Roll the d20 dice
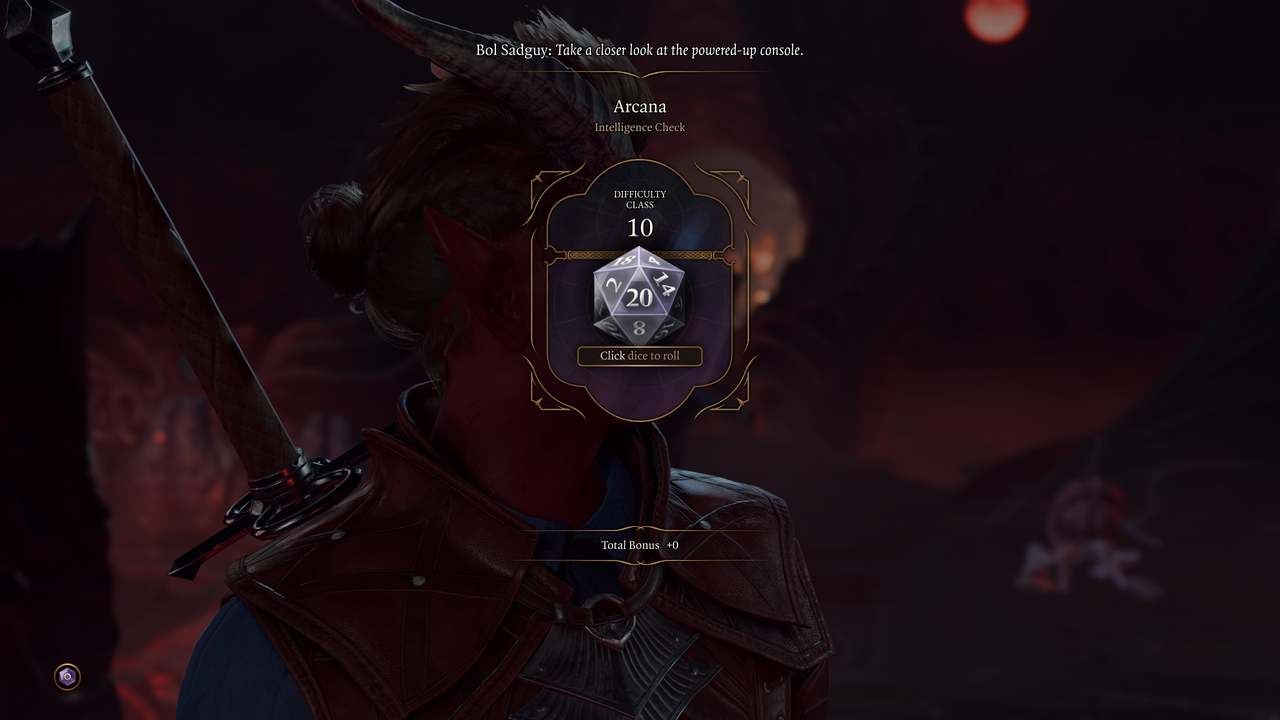Image resolution: width=1280 pixels, height=720 pixels. coord(639,297)
